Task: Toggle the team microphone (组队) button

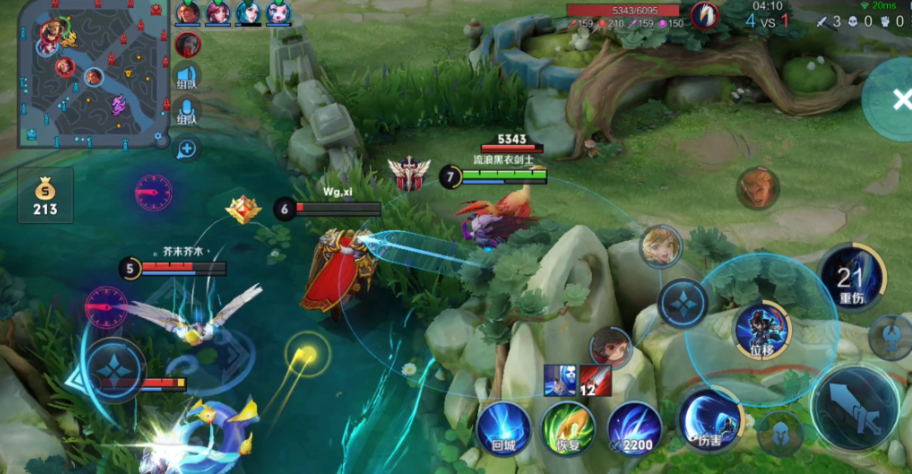Action: [187, 111]
